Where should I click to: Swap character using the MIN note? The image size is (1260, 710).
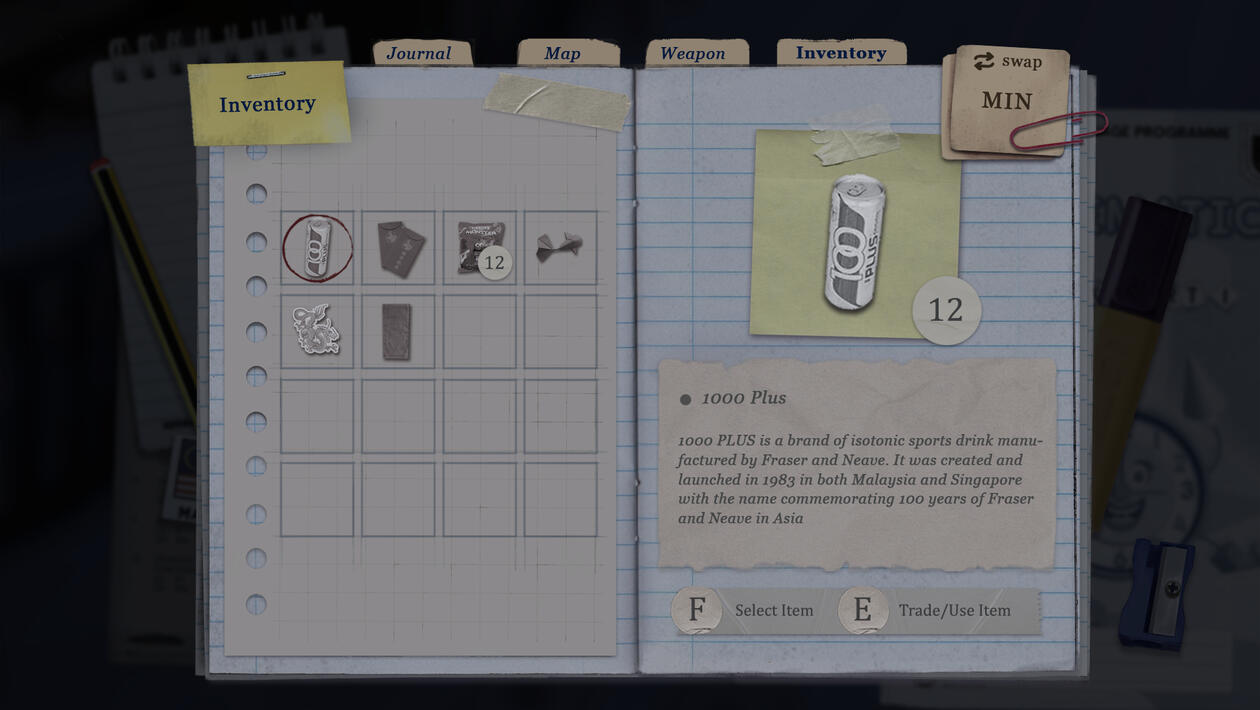point(1007,98)
